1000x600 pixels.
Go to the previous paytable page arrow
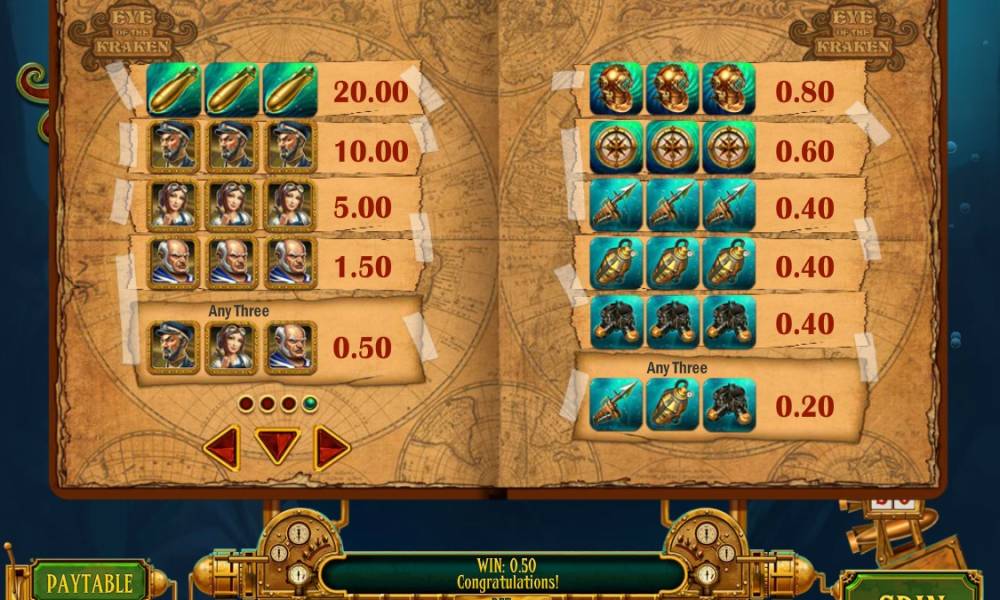[x=222, y=448]
